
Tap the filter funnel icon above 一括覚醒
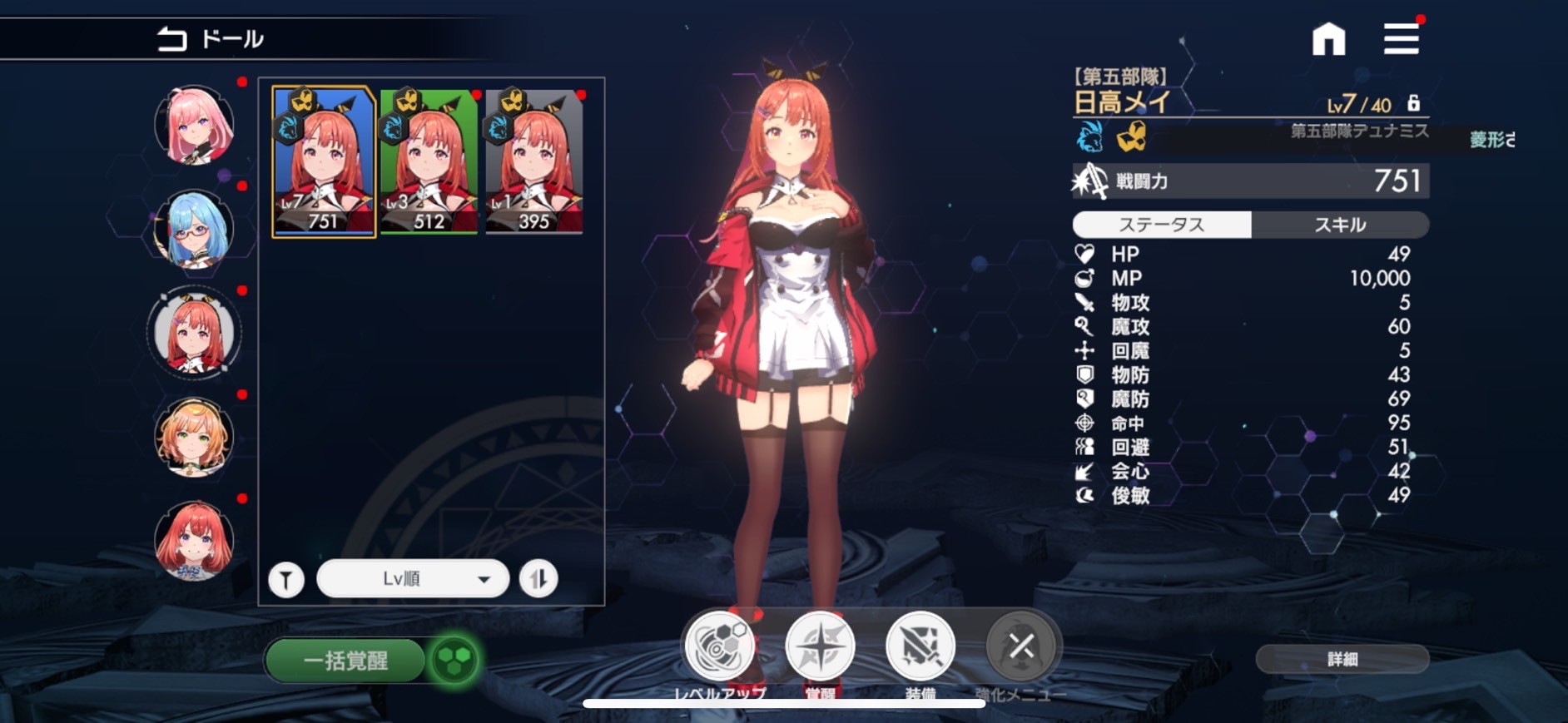pyautogui.click(x=286, y=578)
